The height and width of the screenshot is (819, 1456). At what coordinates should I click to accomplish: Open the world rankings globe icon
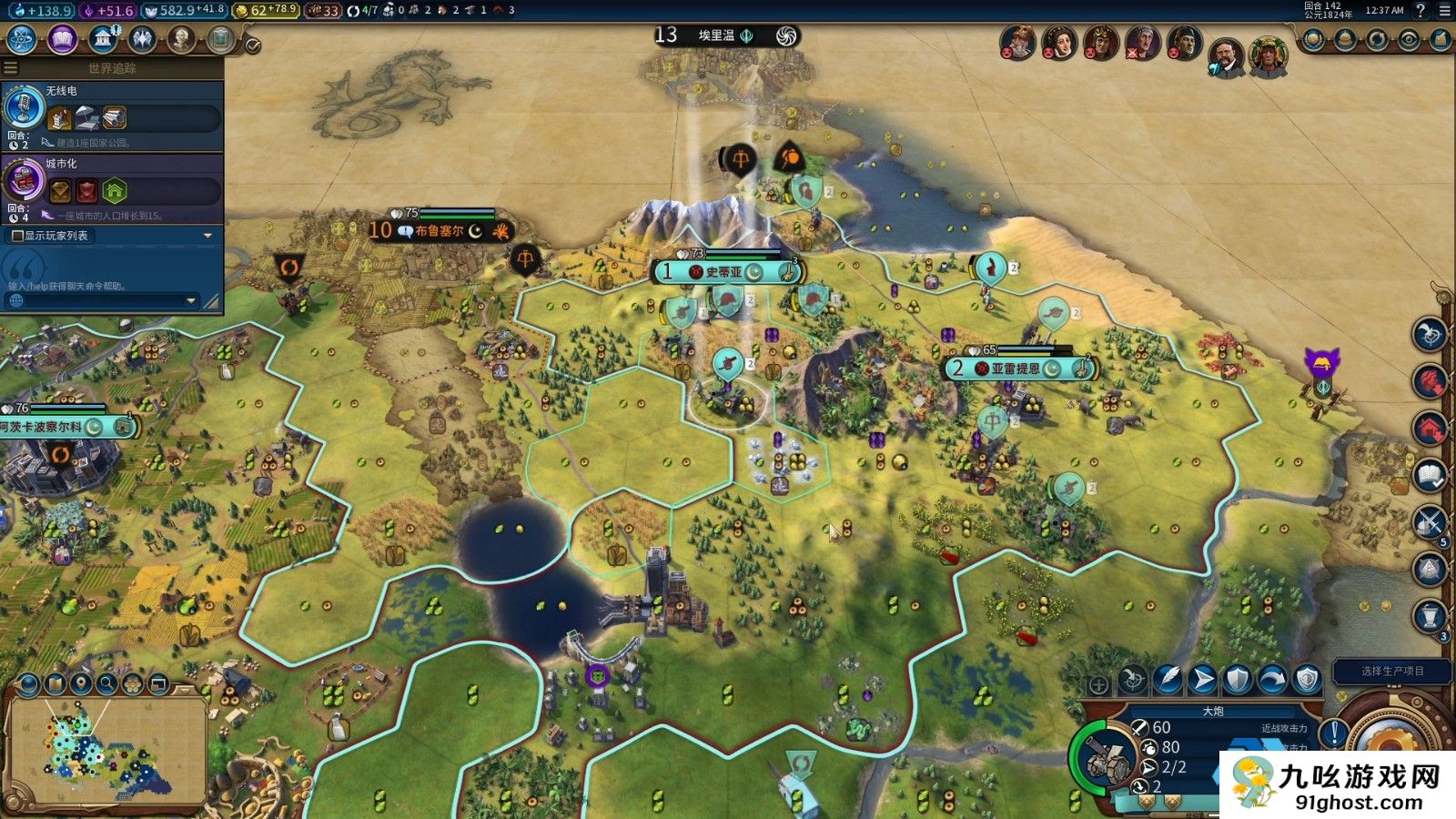click(x=1313, y=40)
